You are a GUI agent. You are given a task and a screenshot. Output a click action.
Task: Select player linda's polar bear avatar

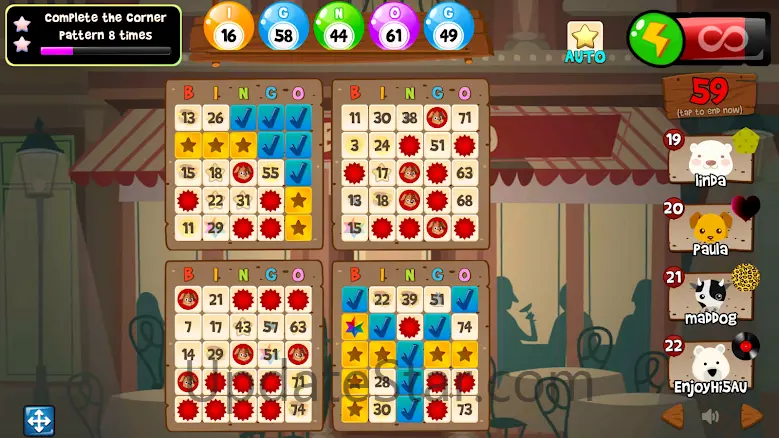pos(708,159)
